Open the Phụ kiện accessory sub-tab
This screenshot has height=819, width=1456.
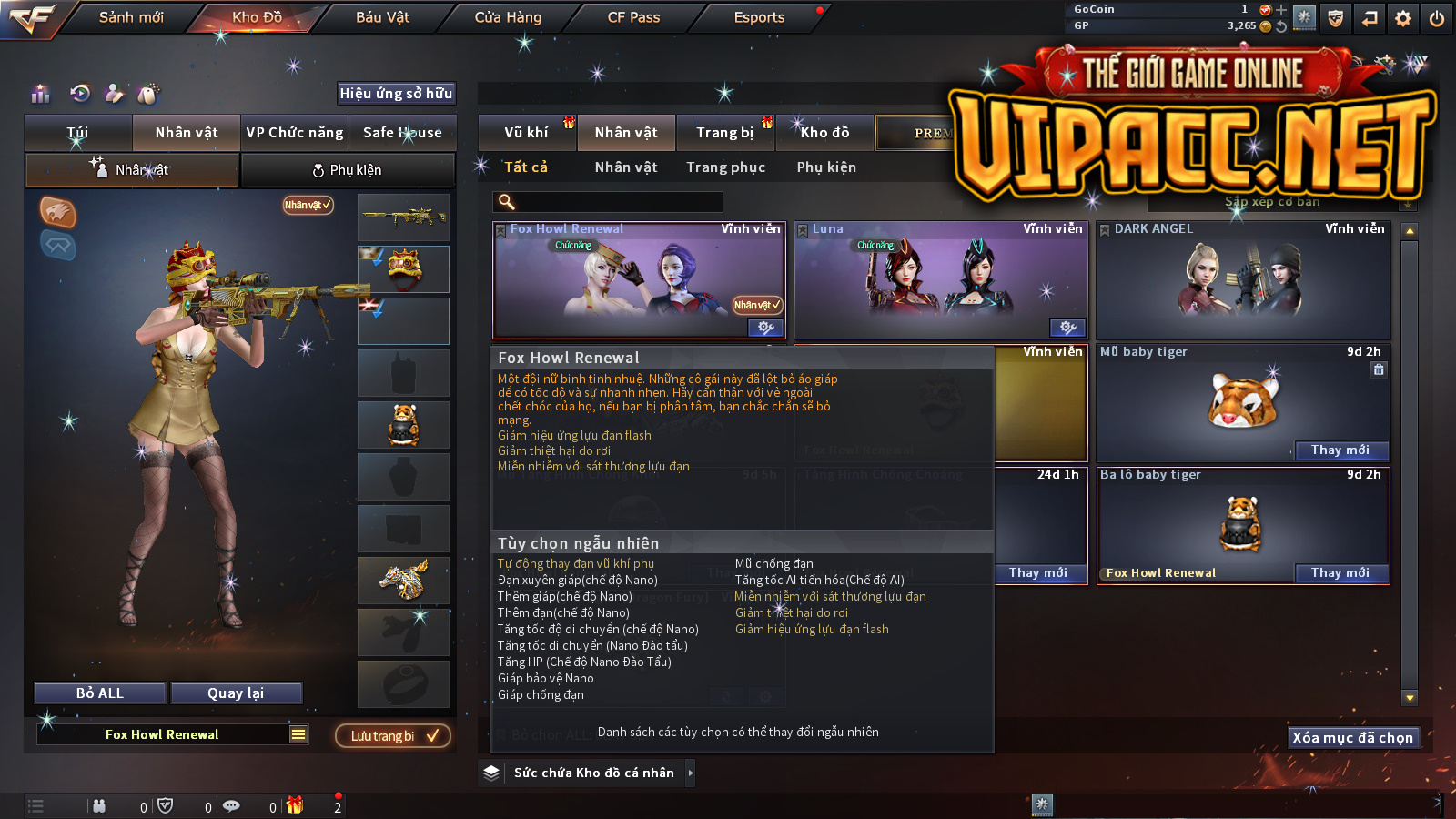pos(347,170)
